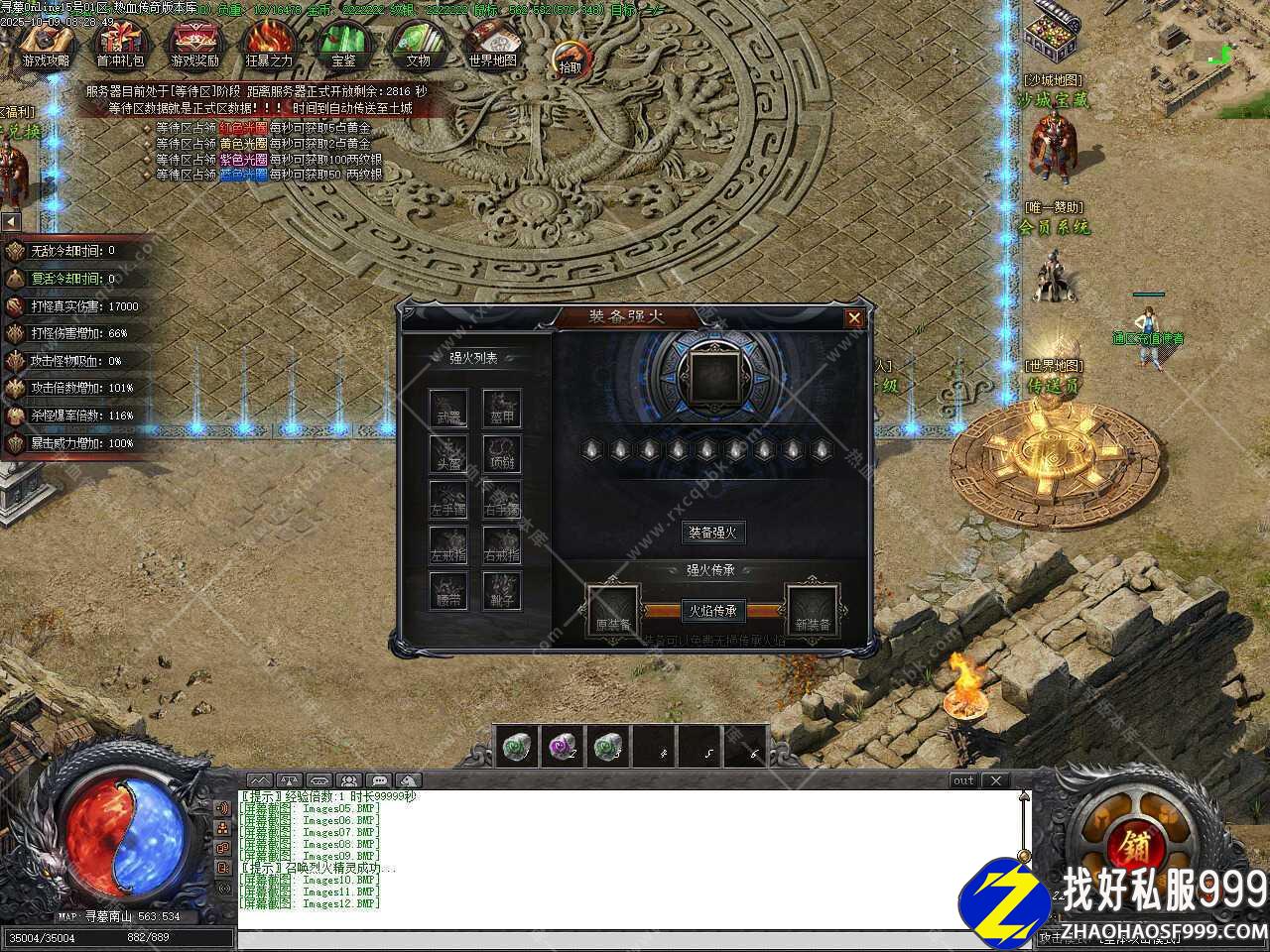Select the 武器 weapon slot
The width and height of the screenshot is (1270, 952).
tap(448, 408)
